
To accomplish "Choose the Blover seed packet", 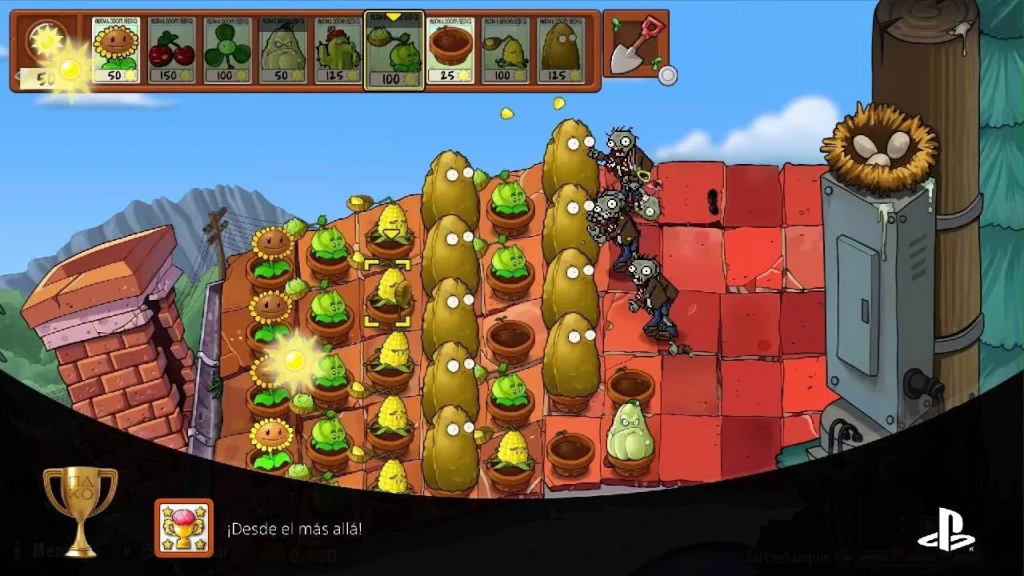I will point(227,50).
